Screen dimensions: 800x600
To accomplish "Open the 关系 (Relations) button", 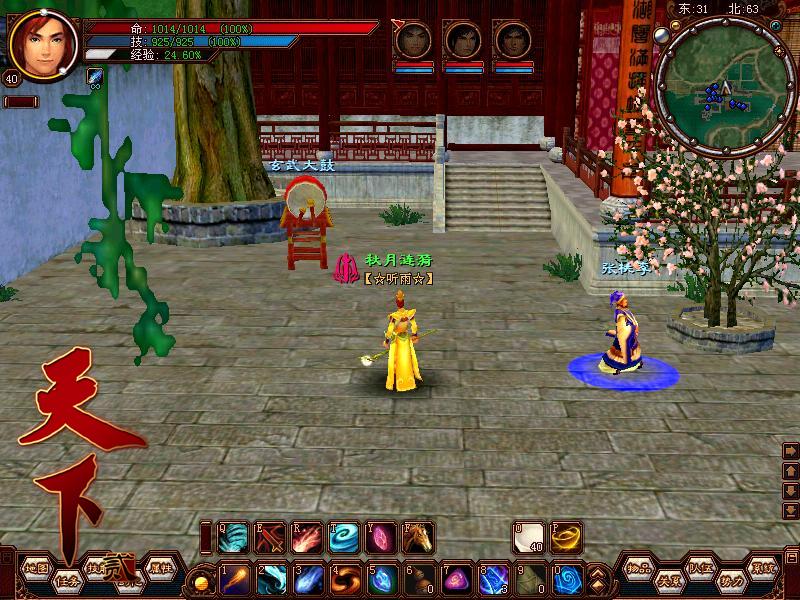I will pyautogui.click(x=668, y=580).
